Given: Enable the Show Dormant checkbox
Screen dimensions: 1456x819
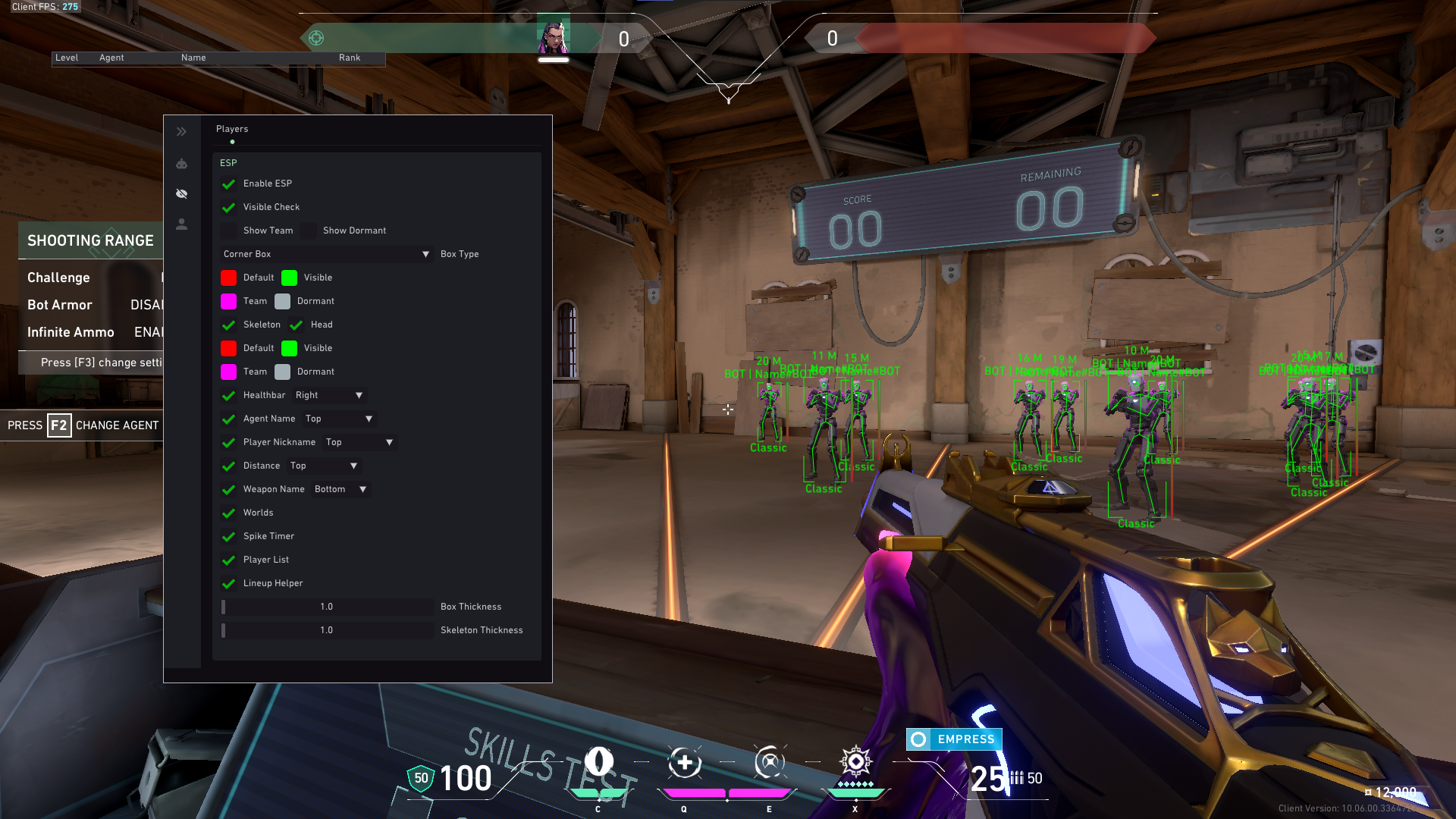Looking at the screenshot, I should coord(309,231).
